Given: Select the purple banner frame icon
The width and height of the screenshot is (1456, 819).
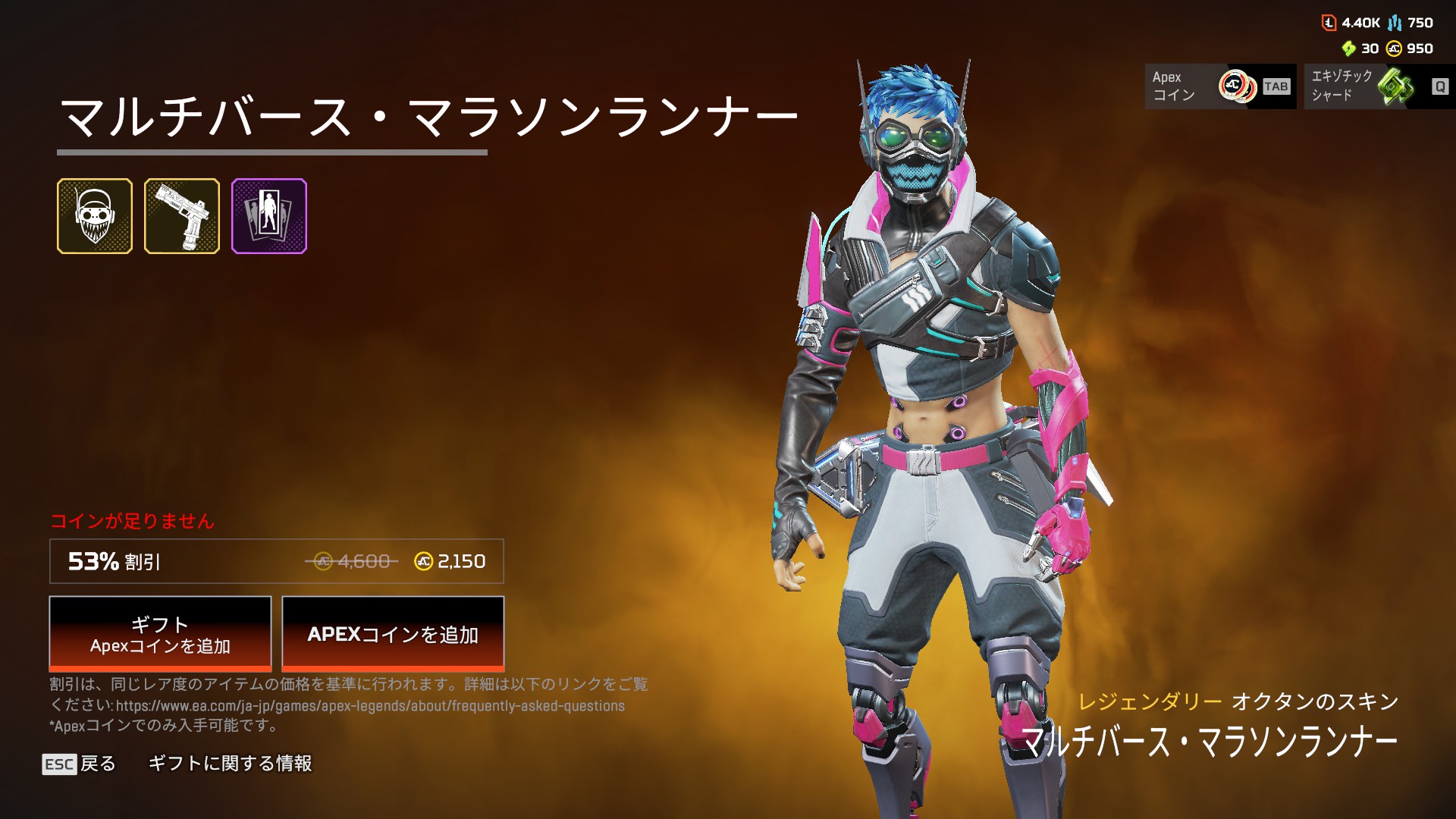Looking at the screenshot, I should tap(269, 216).
